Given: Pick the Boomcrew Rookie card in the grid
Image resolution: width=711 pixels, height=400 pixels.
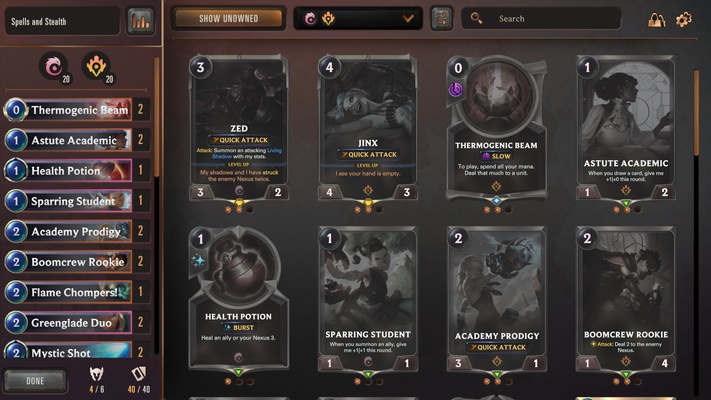Looking at the screenshot, I should click(x=627, y=305).
